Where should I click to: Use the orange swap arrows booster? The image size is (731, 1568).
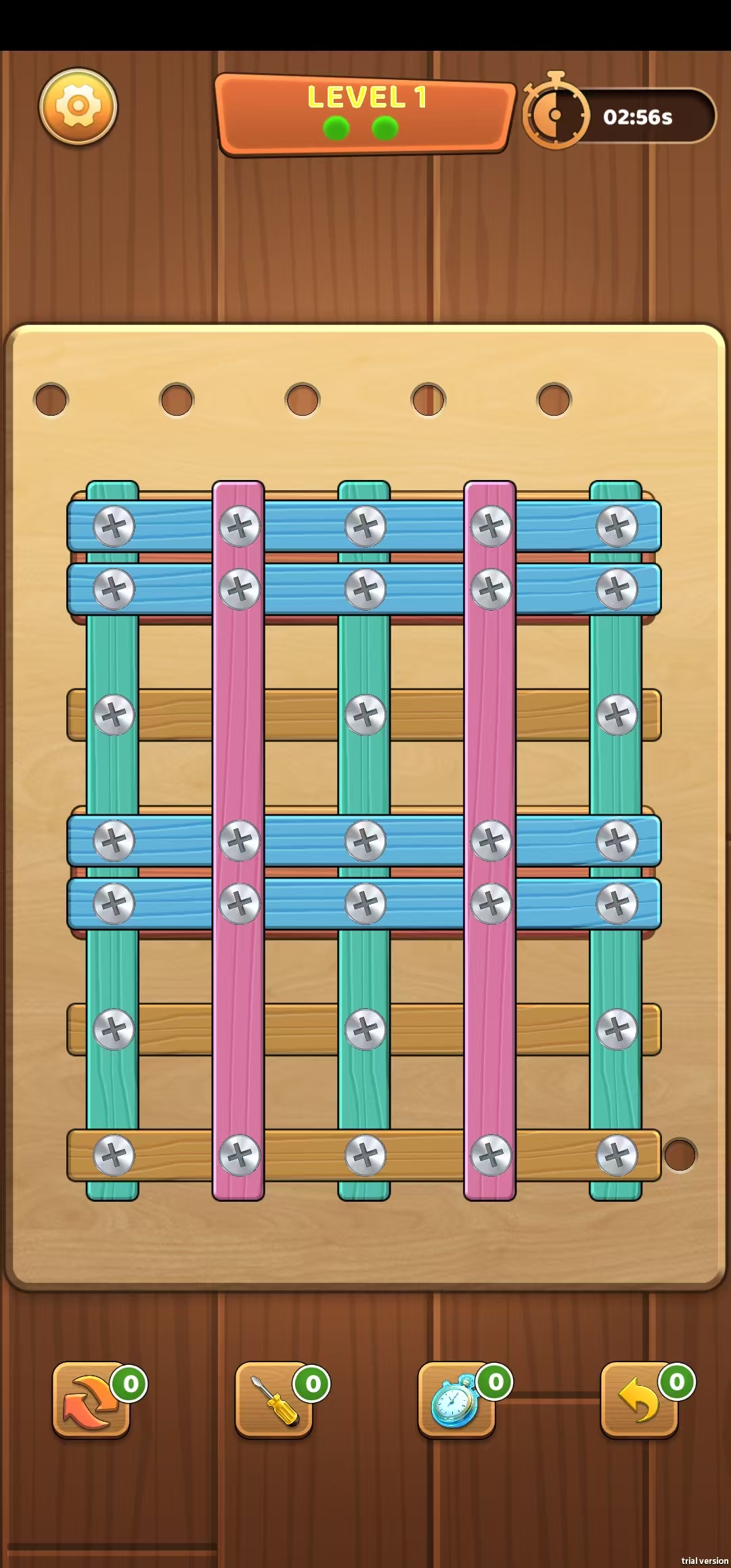coord(91,1399)
